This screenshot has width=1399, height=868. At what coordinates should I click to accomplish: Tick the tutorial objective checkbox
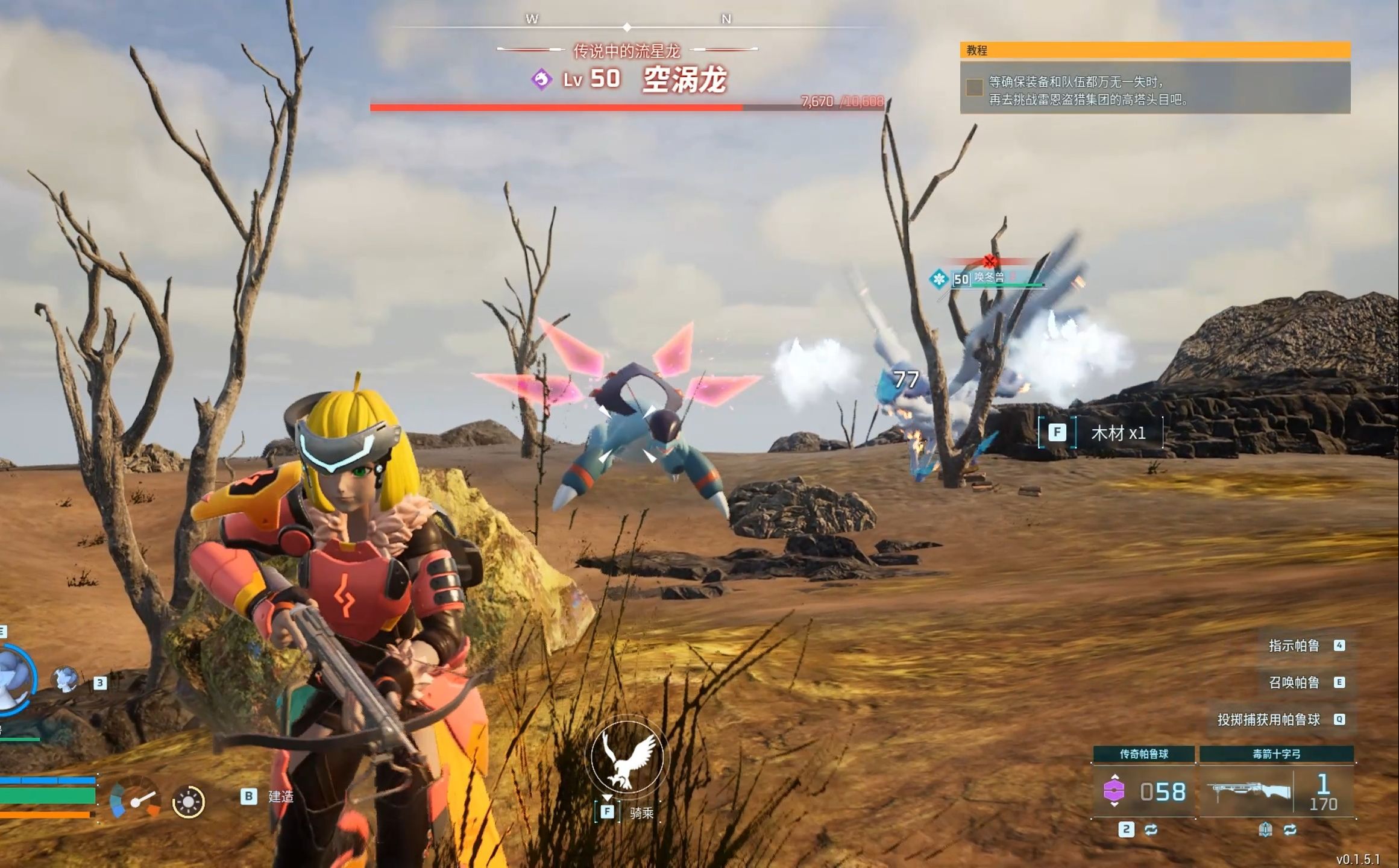tap(974, 88)
